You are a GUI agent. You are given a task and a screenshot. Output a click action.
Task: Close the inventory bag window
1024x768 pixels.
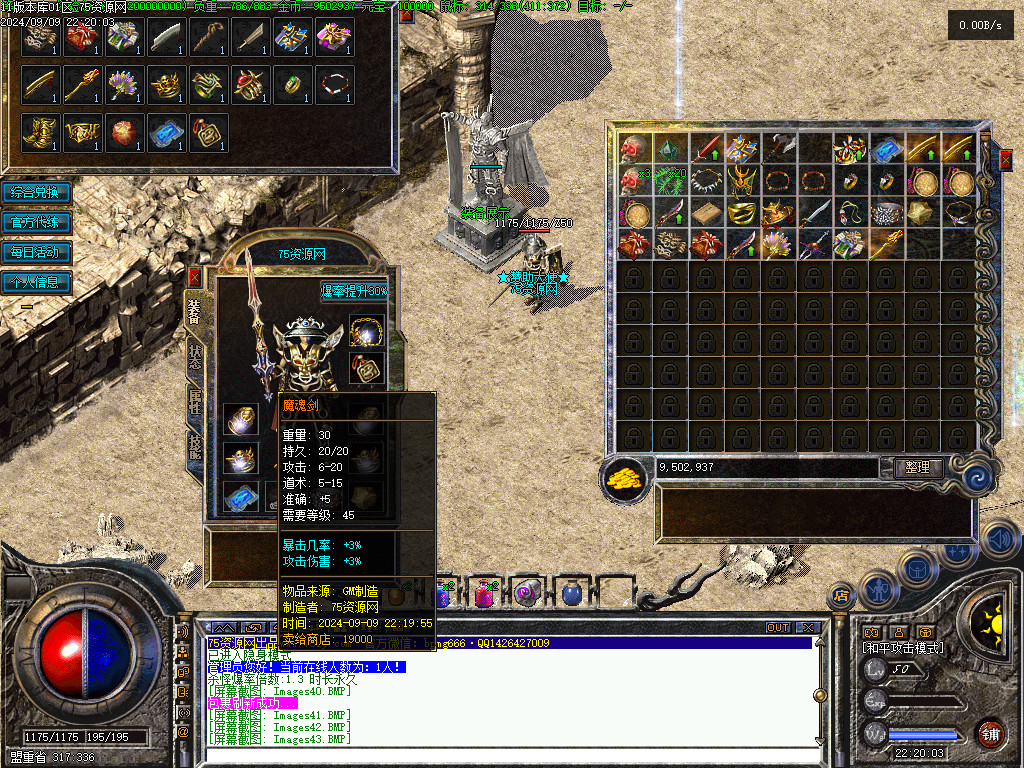(1005, 157)
